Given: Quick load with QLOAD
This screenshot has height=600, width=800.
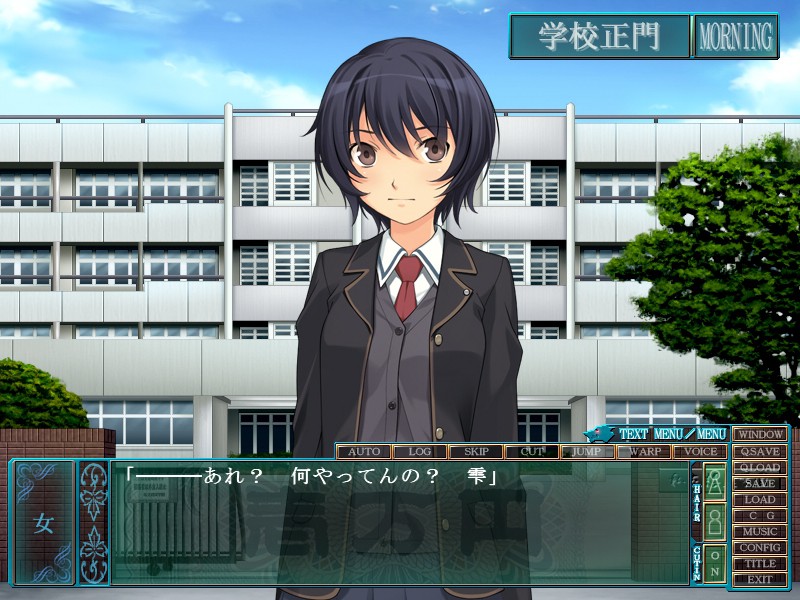Looking at the screenshot, I should pyautogui.click(x=760, y=467).
